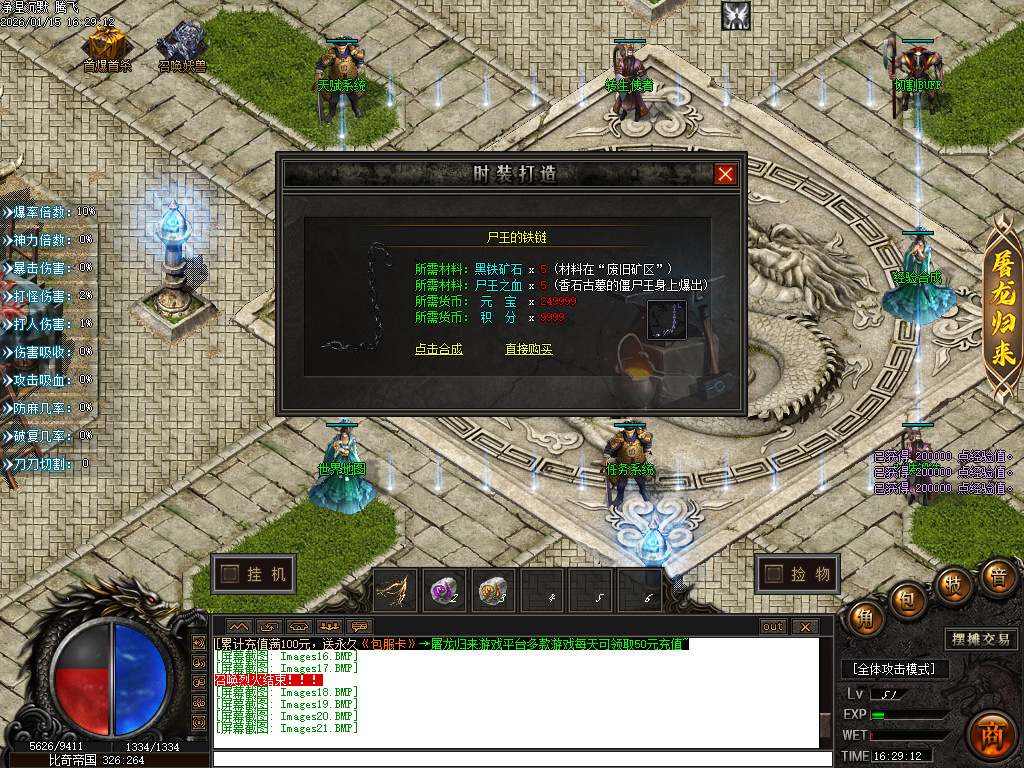Image resolution: width=1024 pixels, height=768 pixels.
Task: Open the 首爆首杀 gift box icon
Action: pos(106,43)
